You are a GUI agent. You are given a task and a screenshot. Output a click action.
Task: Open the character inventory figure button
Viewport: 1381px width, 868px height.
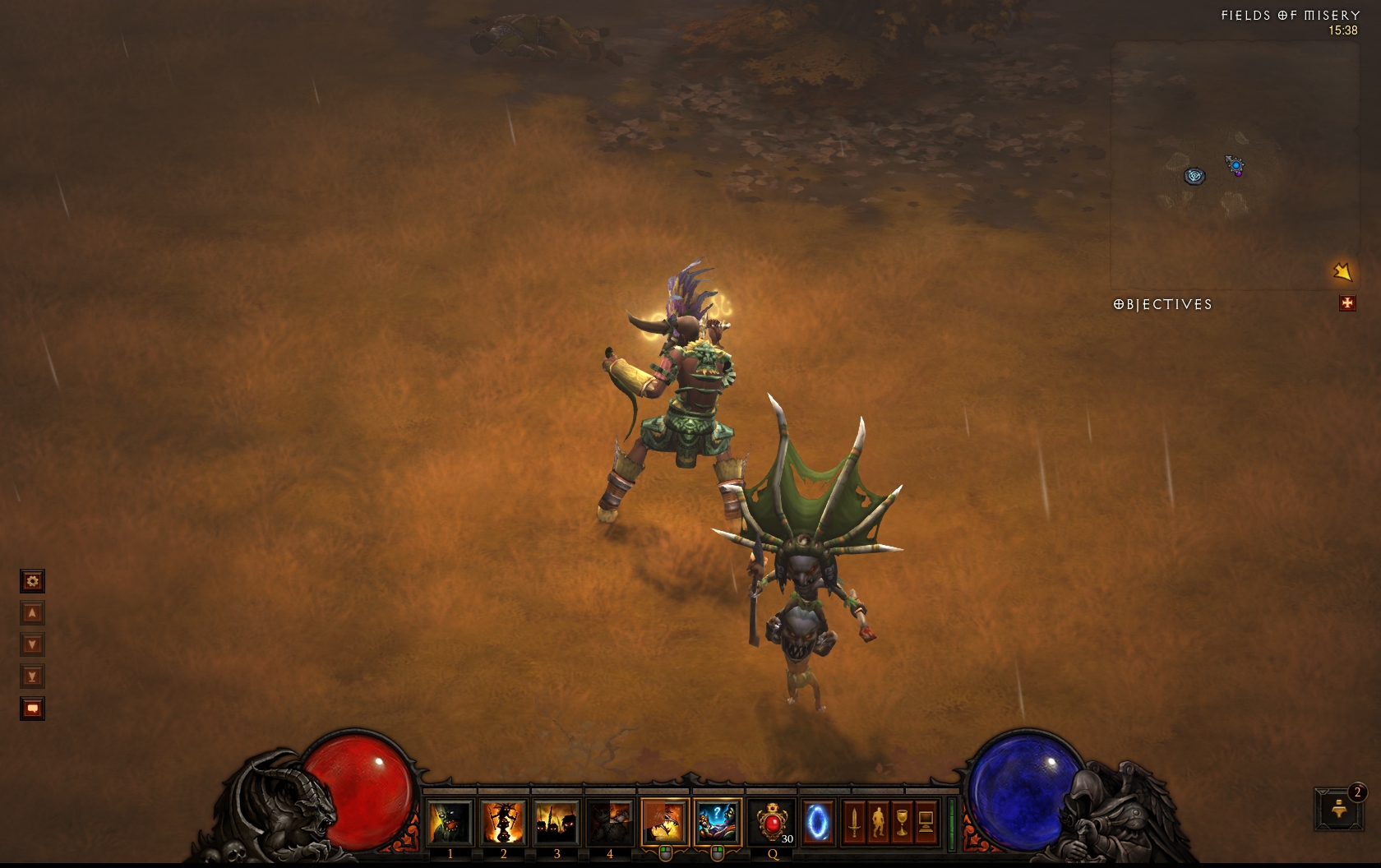(x=878, y=822)
